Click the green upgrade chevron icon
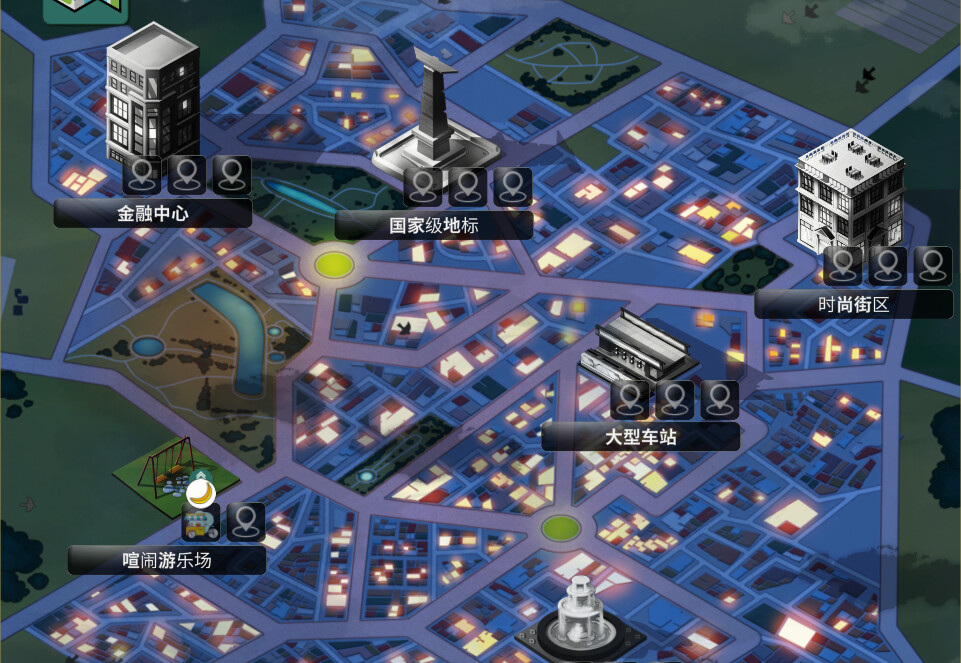 [x=201, y=474]
